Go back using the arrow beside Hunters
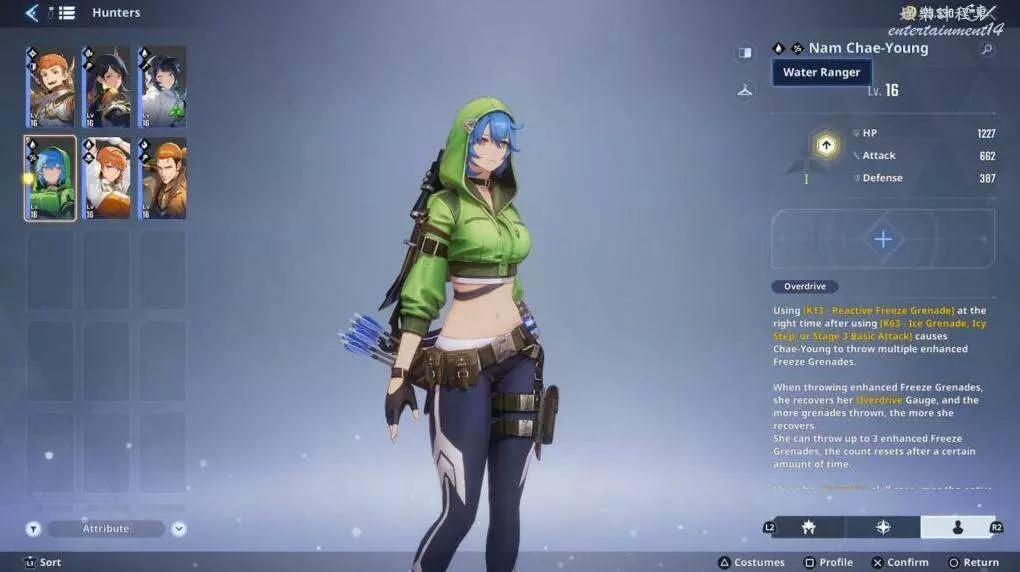This screenshot has width=1020, height=572. pyautogui.click(x=32, y=13)
